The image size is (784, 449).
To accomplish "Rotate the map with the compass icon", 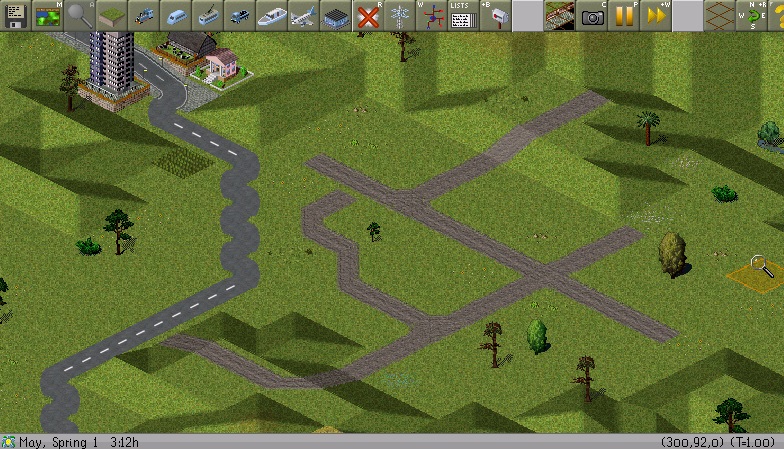I will pyautogui.click(x=750, y=15).
